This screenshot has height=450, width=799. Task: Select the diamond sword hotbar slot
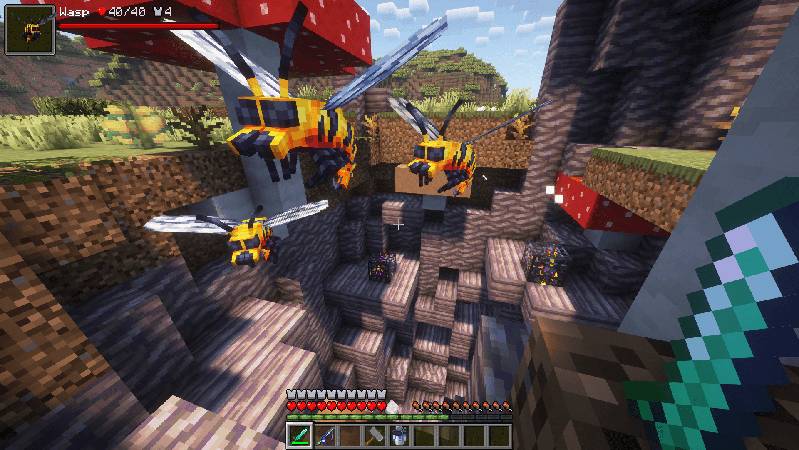point(300,435)
